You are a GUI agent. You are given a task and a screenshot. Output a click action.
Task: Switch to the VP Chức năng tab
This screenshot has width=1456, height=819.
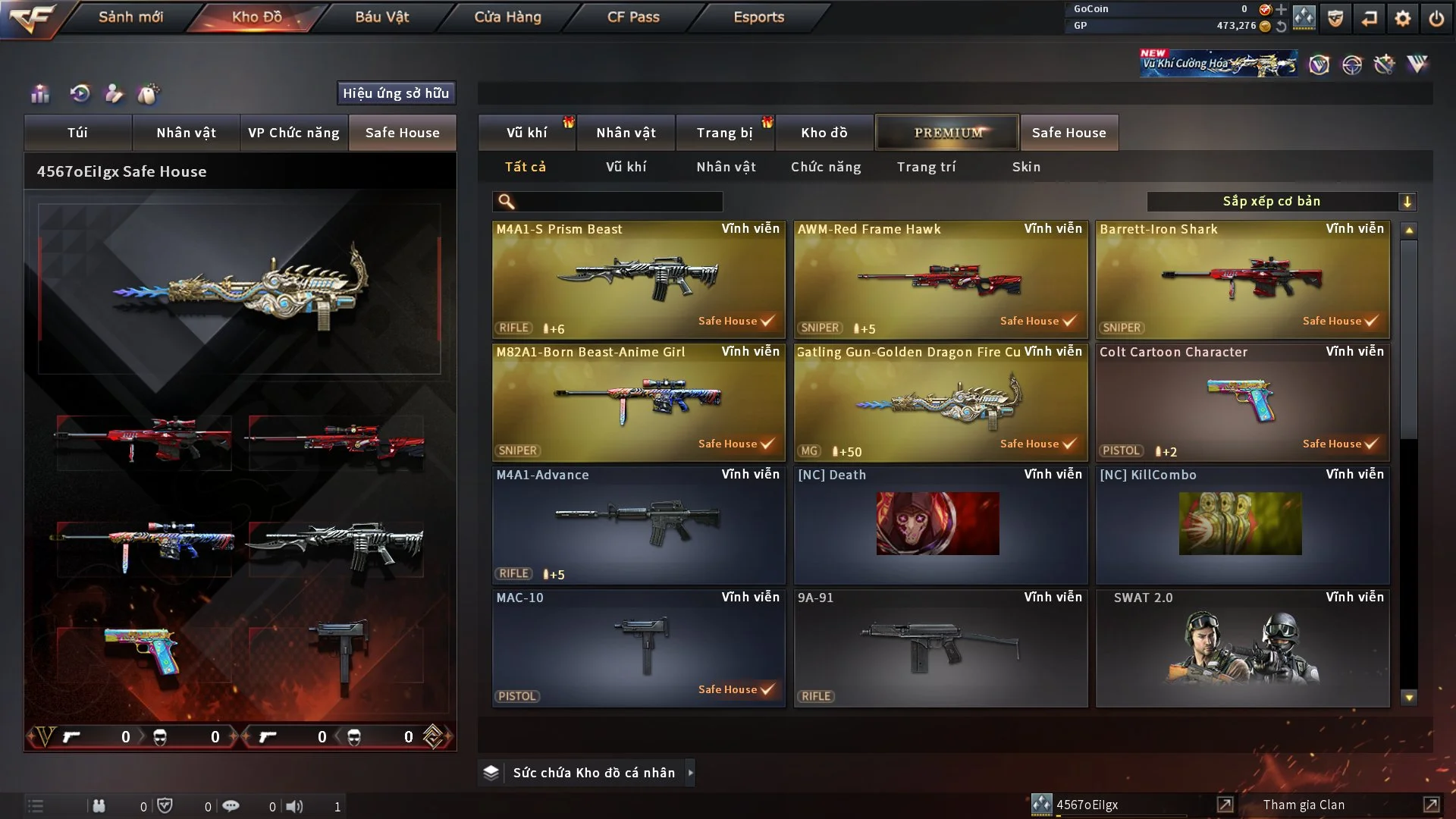pos(293,133)
